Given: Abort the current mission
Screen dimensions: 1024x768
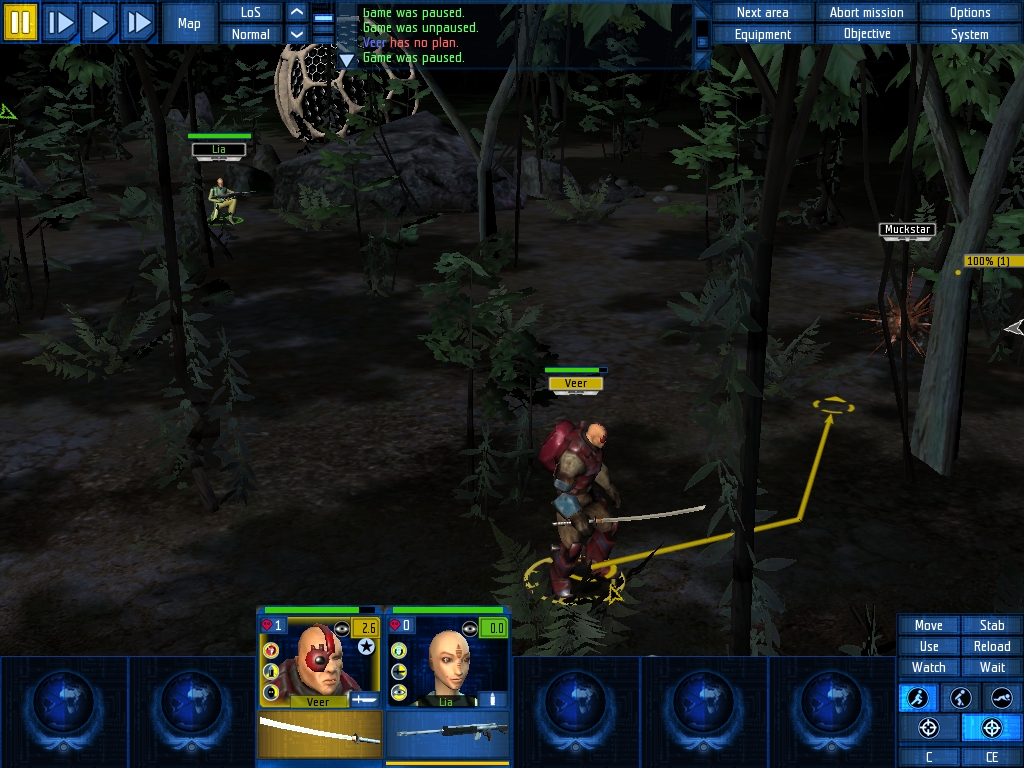Looking at the screenshot, I should point(866,12).
